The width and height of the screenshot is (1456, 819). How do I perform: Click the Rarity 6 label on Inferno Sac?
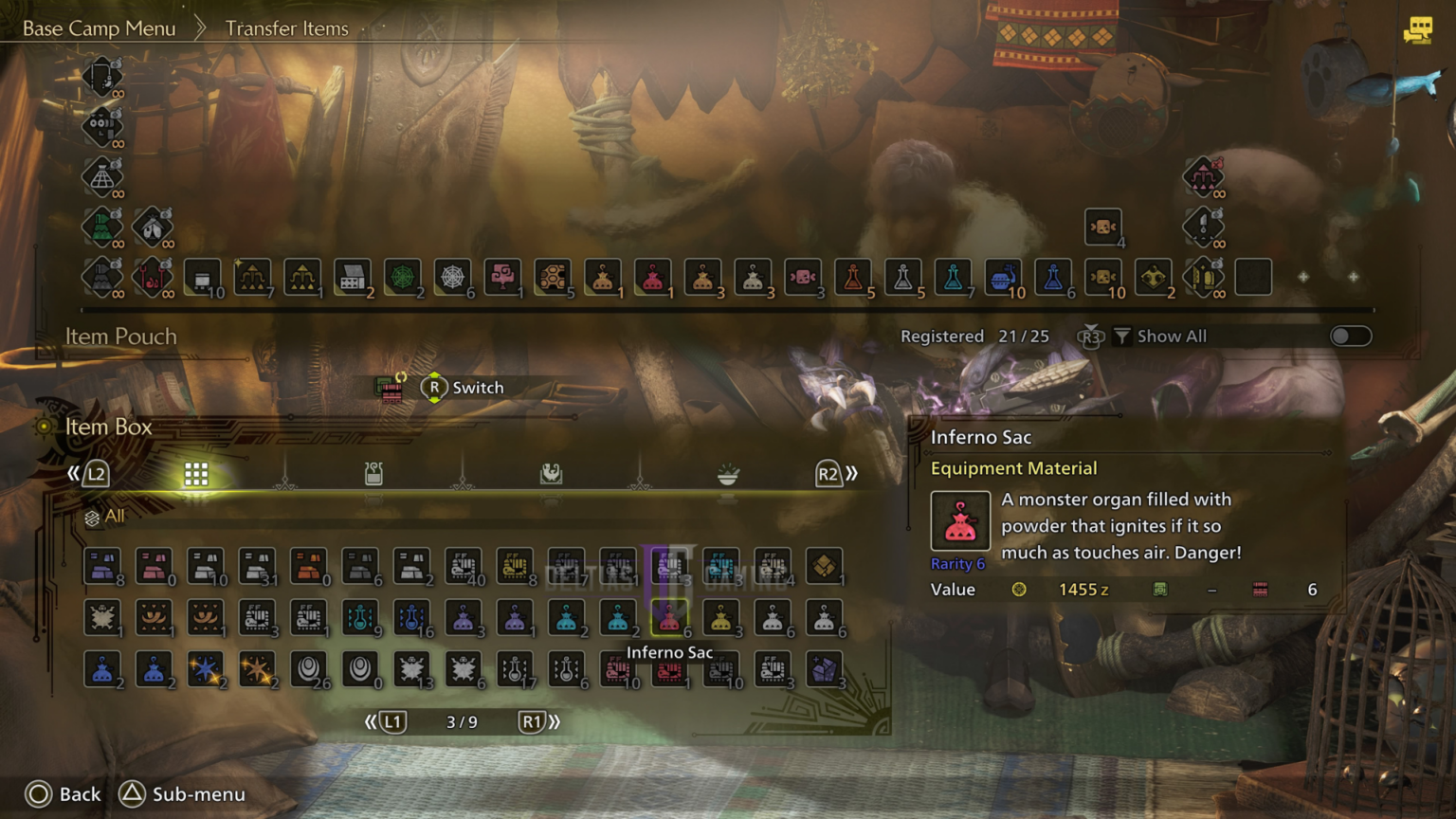tap(957, 563)
